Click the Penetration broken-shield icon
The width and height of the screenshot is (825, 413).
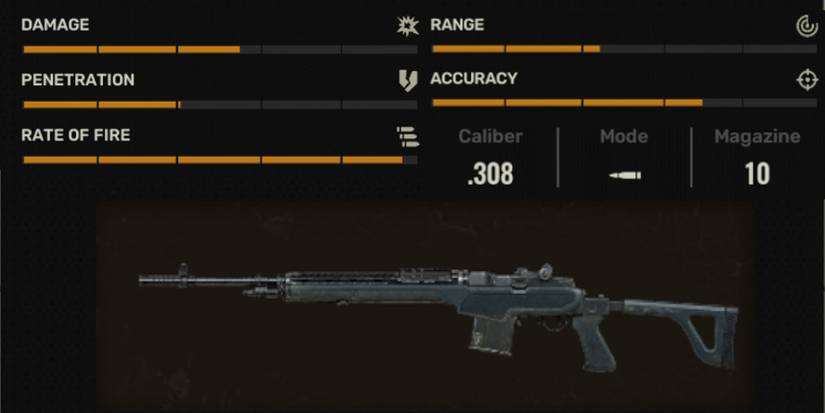(407, 81)
